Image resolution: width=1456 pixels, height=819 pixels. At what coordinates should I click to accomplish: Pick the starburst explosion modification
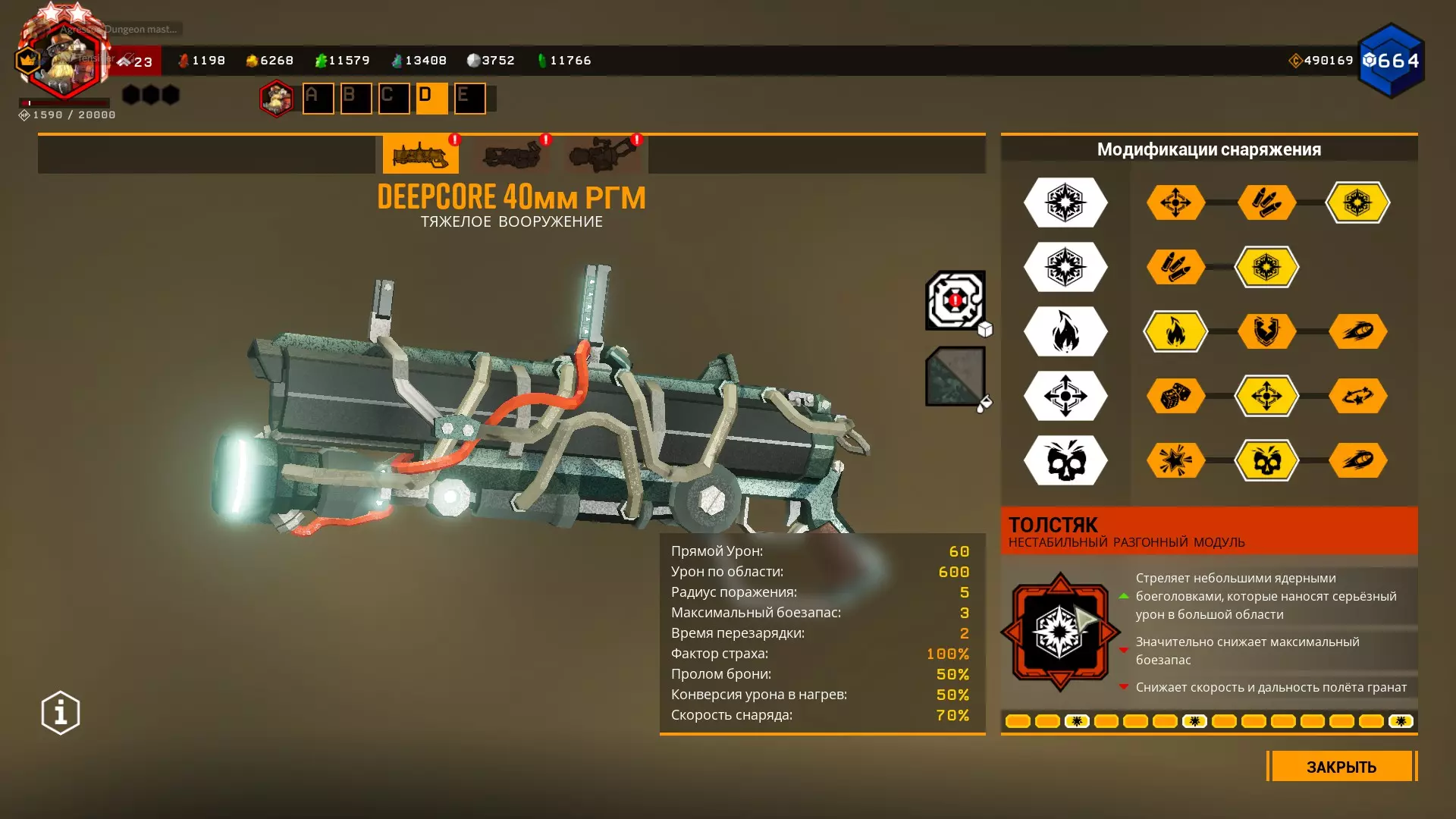[1175, 460]
